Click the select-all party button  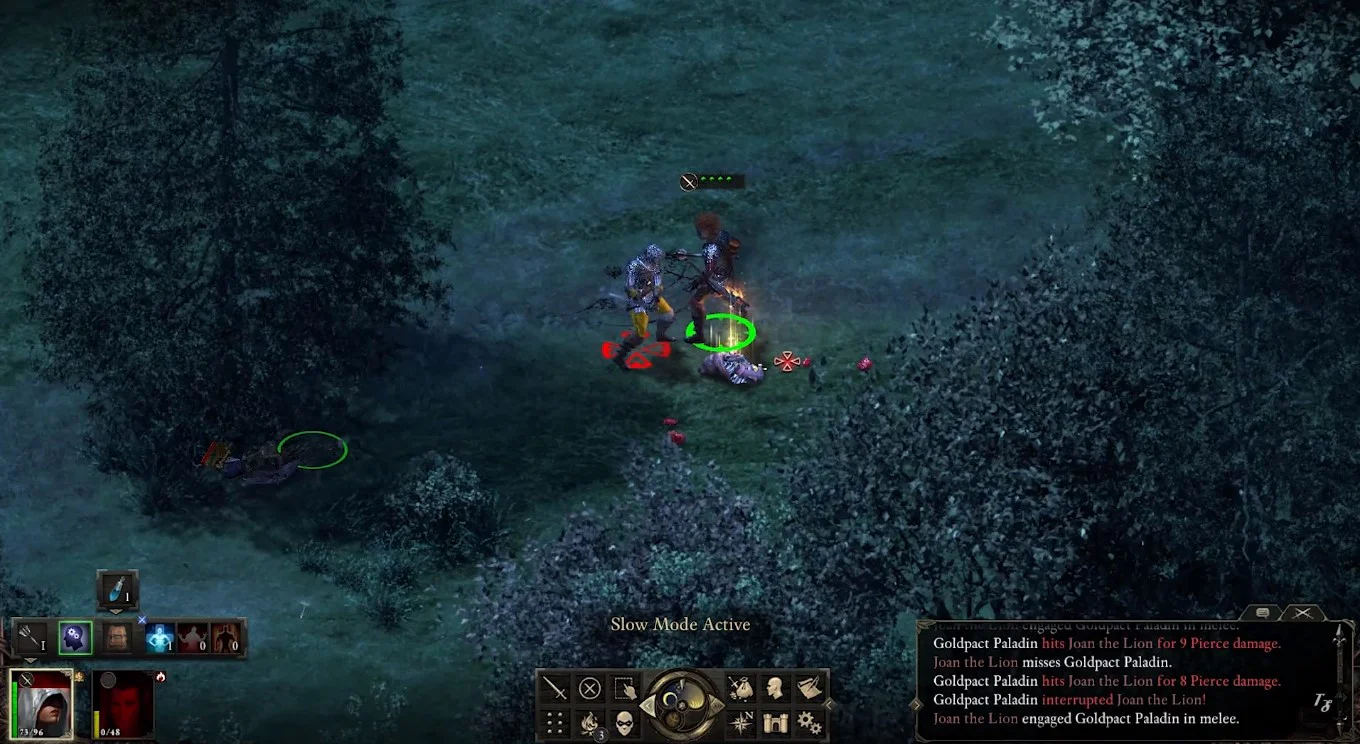tap(625, 688)
